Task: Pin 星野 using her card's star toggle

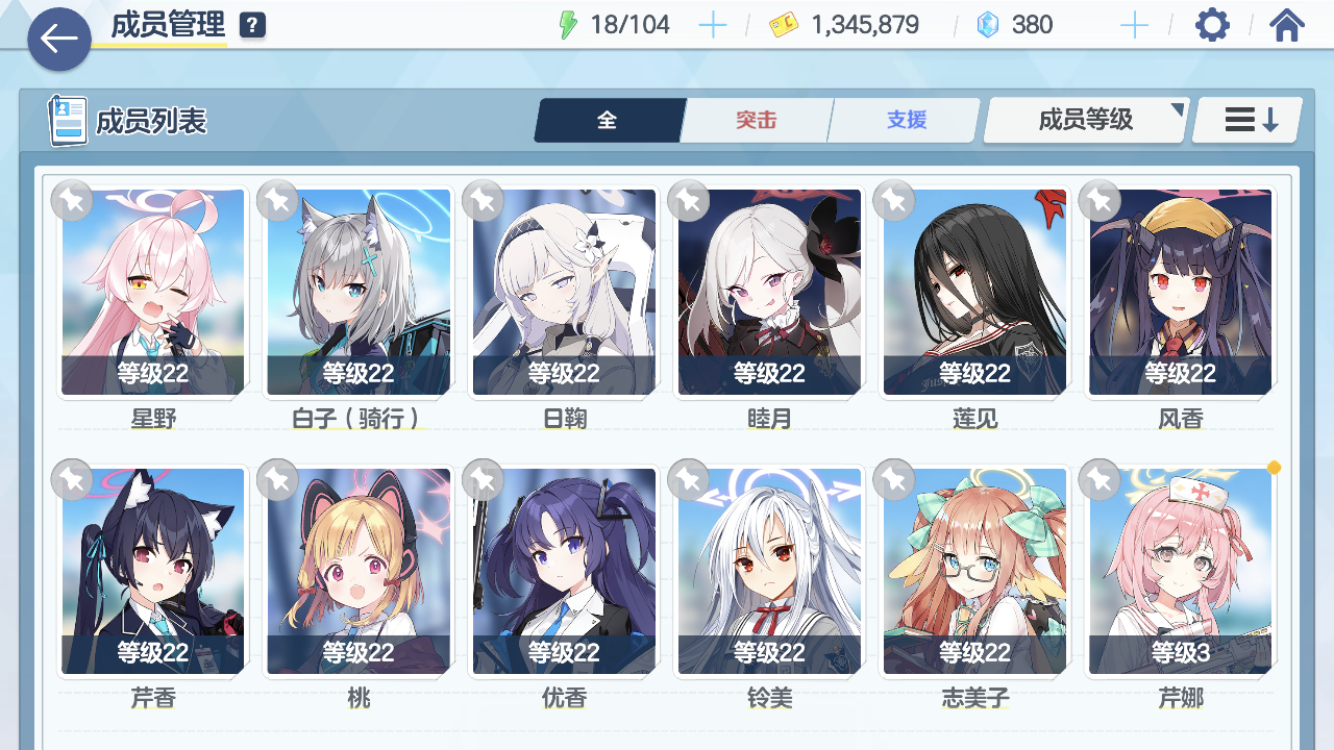Action: coord(70,200)
